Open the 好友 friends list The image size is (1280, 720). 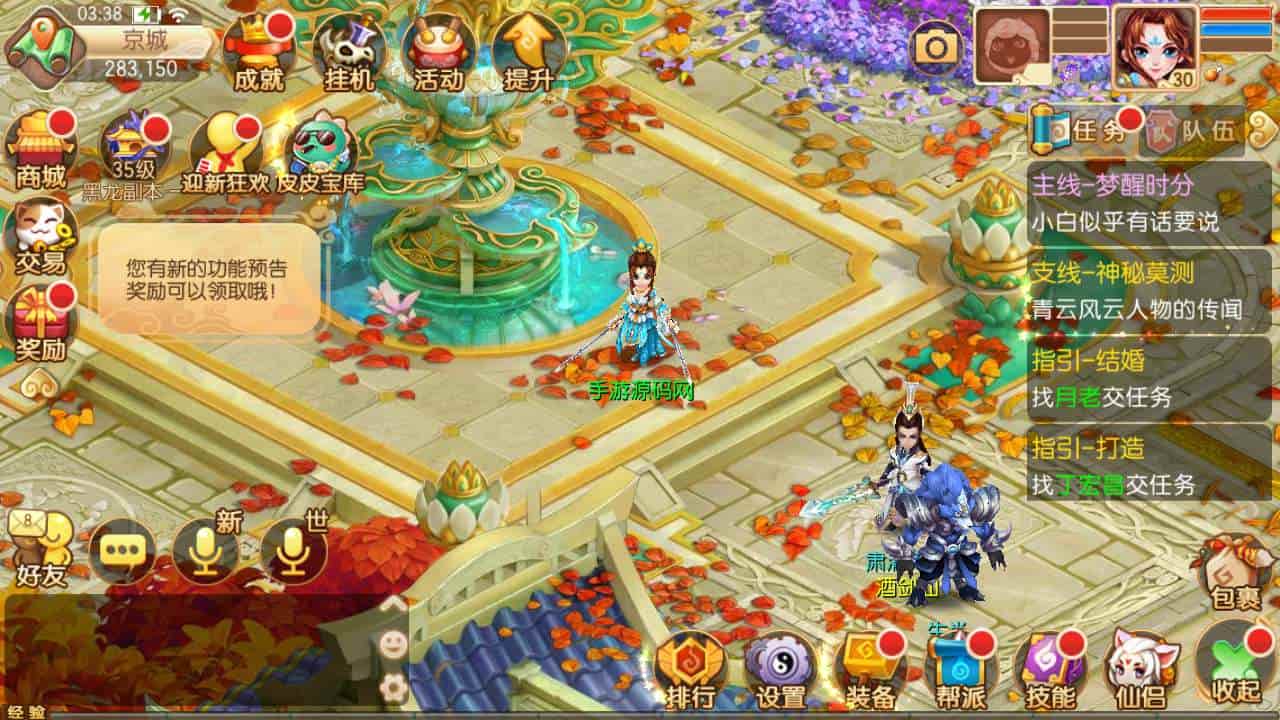[40, 550]
